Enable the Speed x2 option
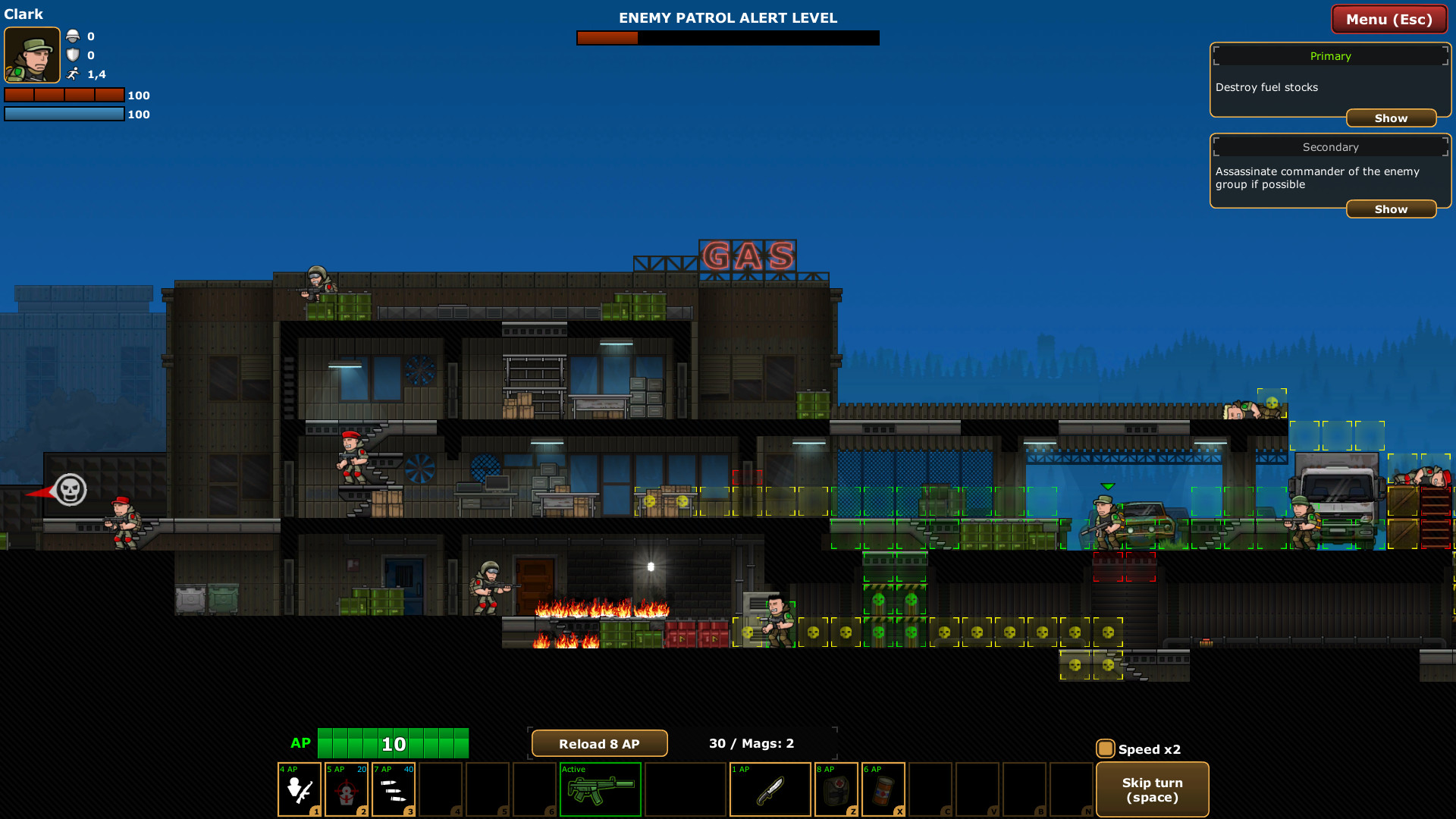The height and width of the screenshot is (819, 1456). [1106, 748]
